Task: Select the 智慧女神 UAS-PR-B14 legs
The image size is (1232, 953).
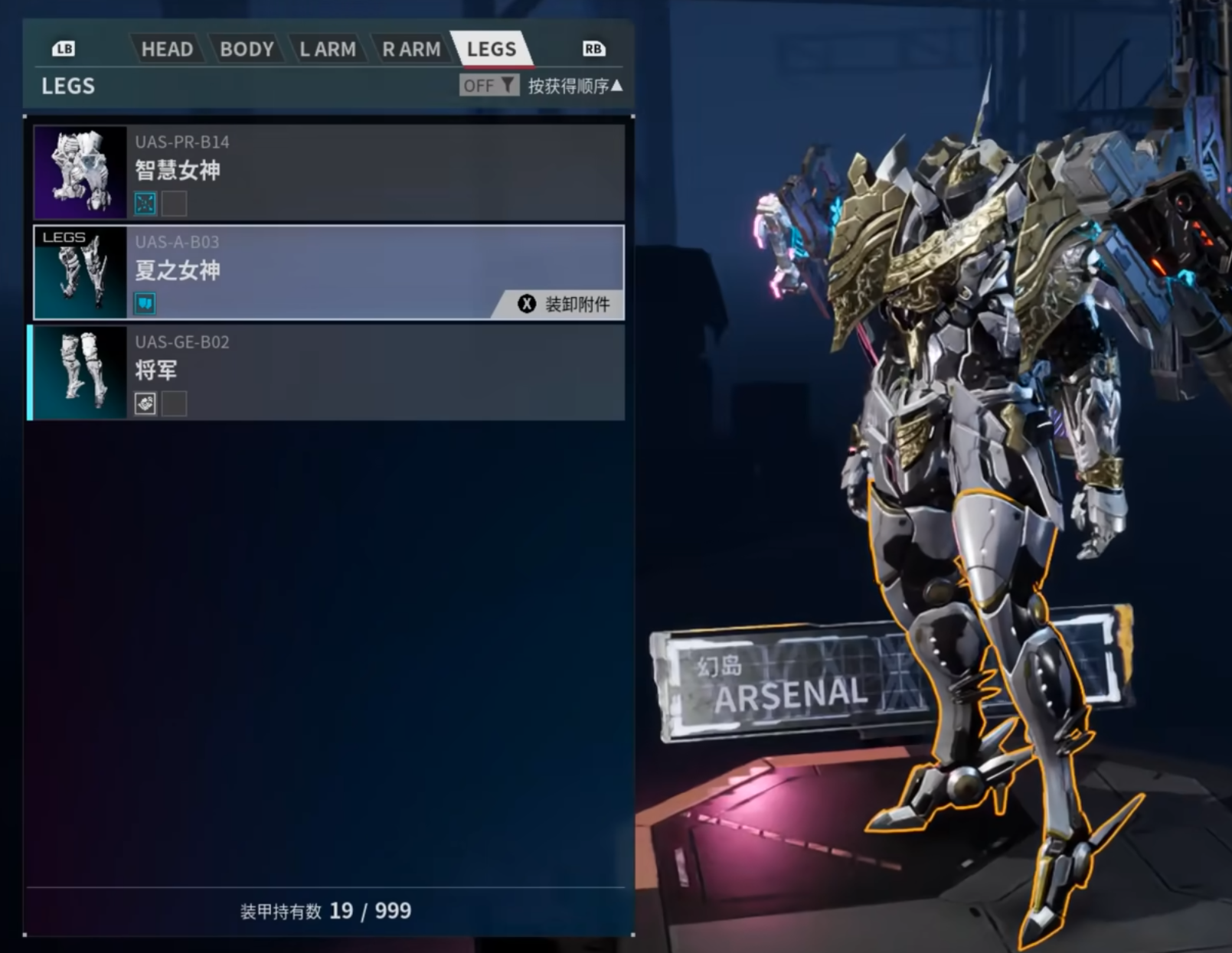Action: [x=375, y=172]
